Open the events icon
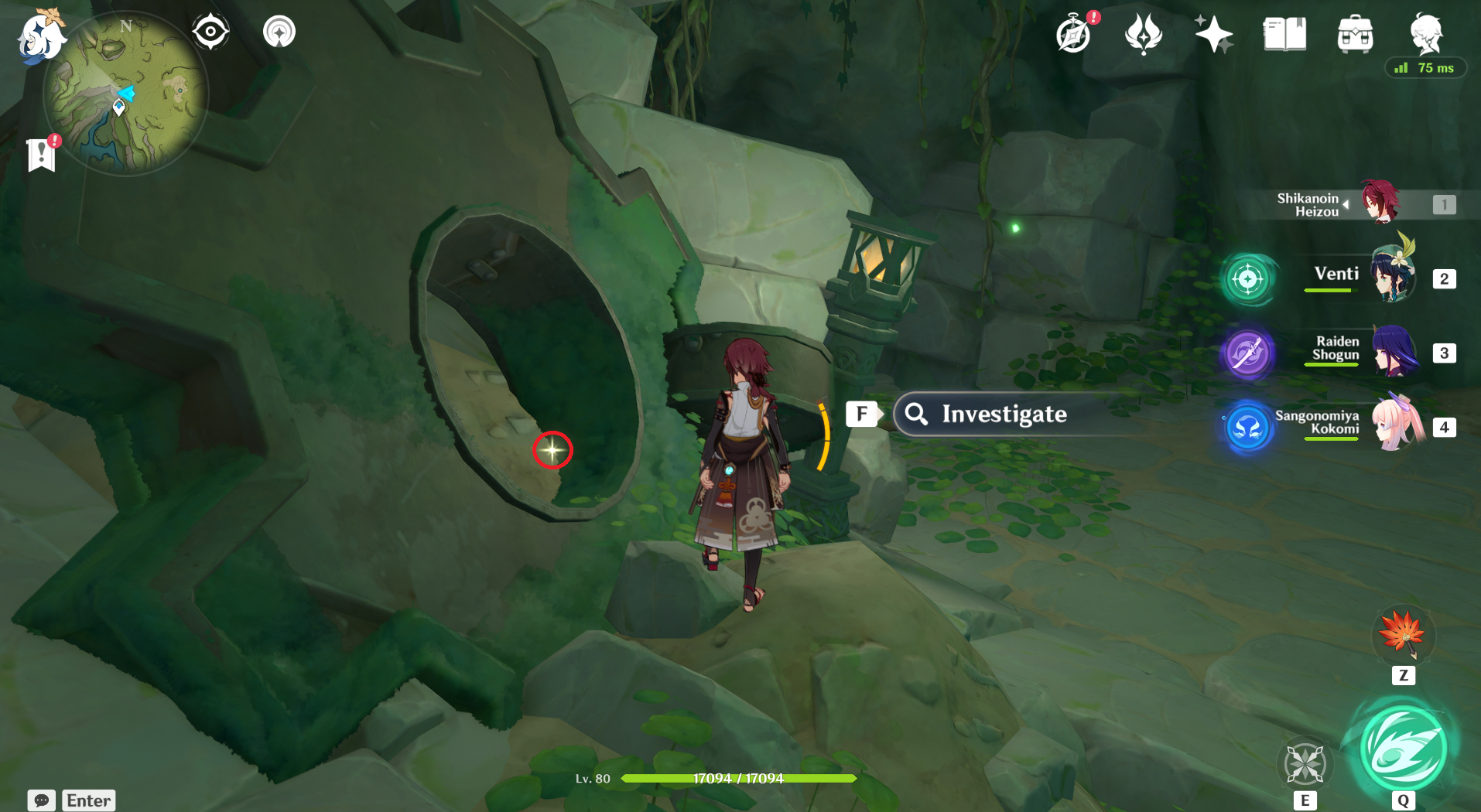 tap(1144, 35)
